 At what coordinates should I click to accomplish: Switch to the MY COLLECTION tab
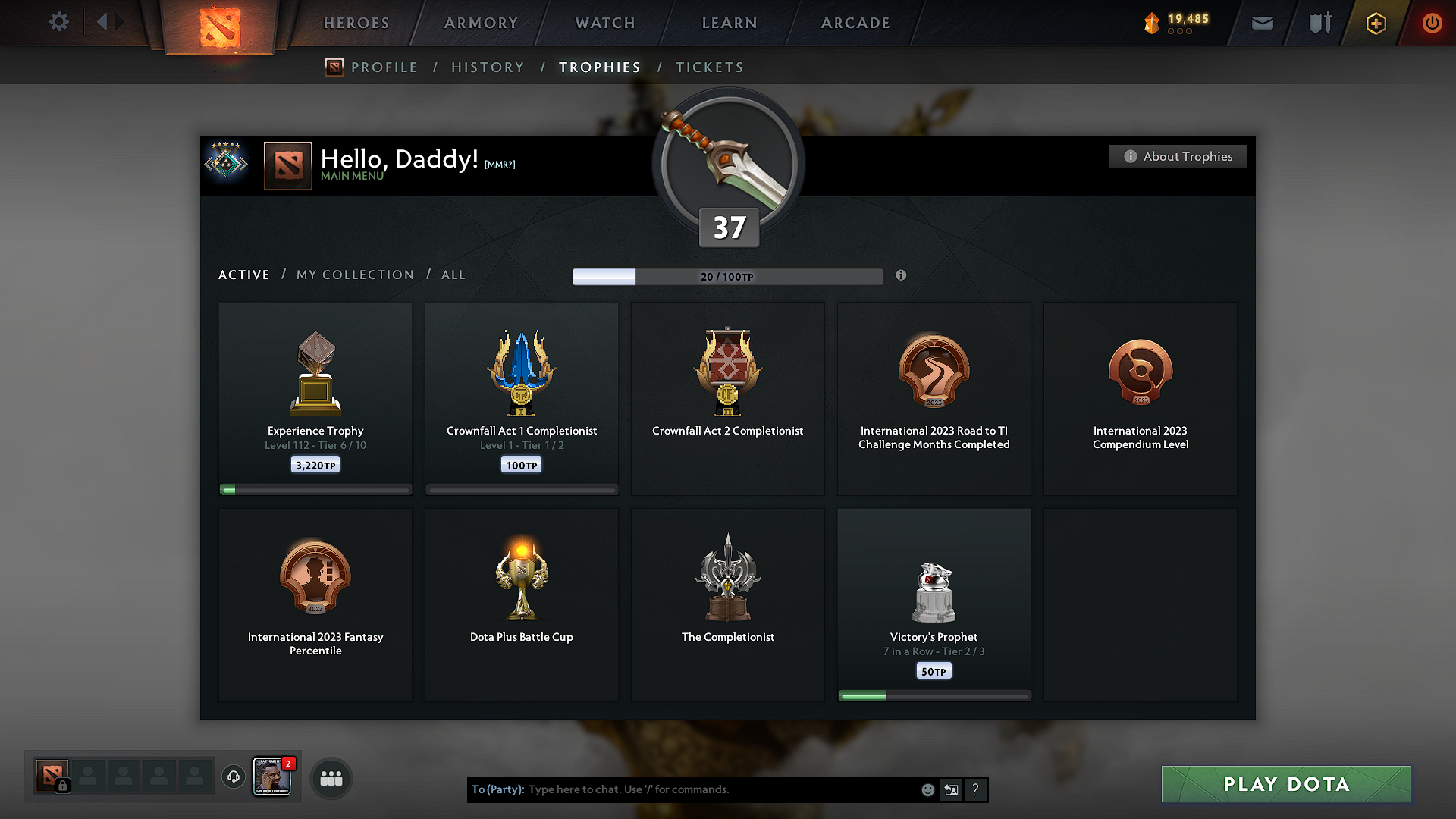[x=354, y=275]
